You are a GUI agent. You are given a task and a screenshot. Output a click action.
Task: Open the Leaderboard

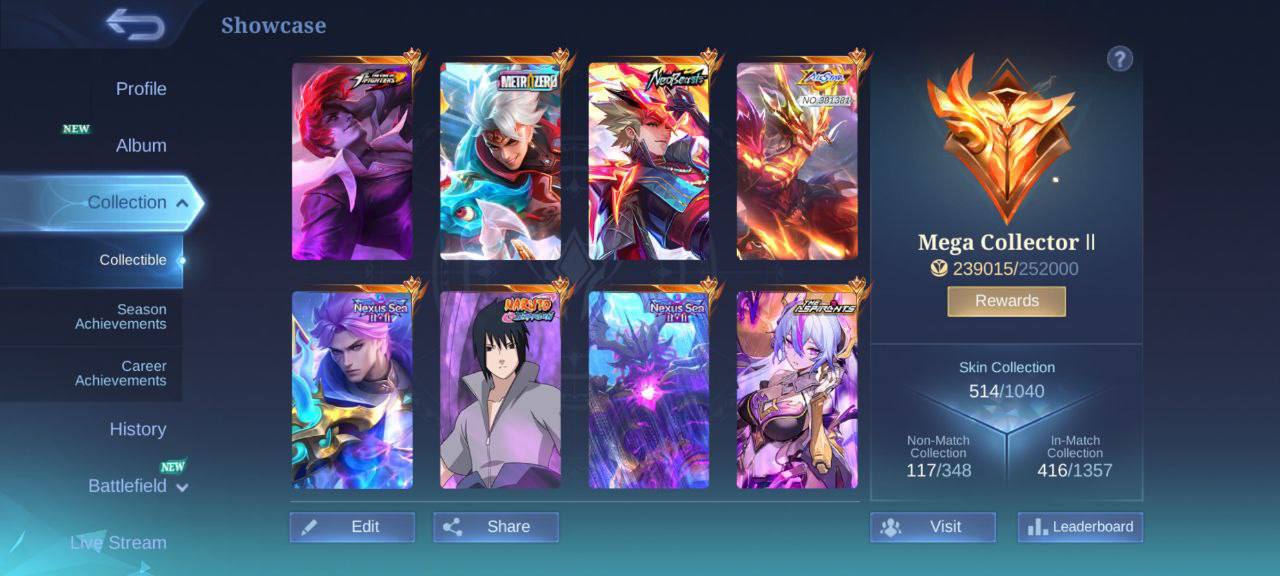[x=1080, y=527]
